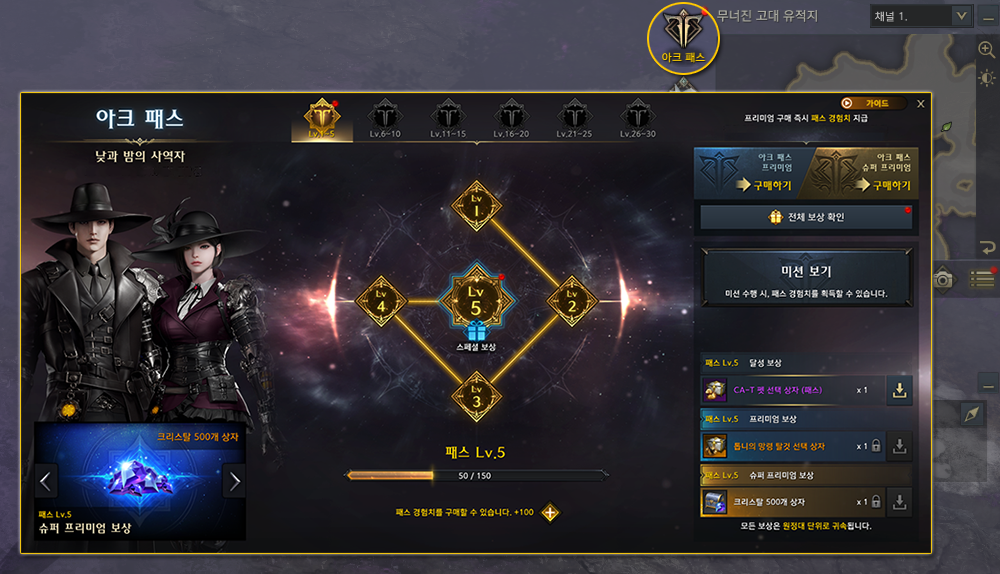
Task: Claim the CA-T 펫 선택 상자 reward
Action: [899, 391]
